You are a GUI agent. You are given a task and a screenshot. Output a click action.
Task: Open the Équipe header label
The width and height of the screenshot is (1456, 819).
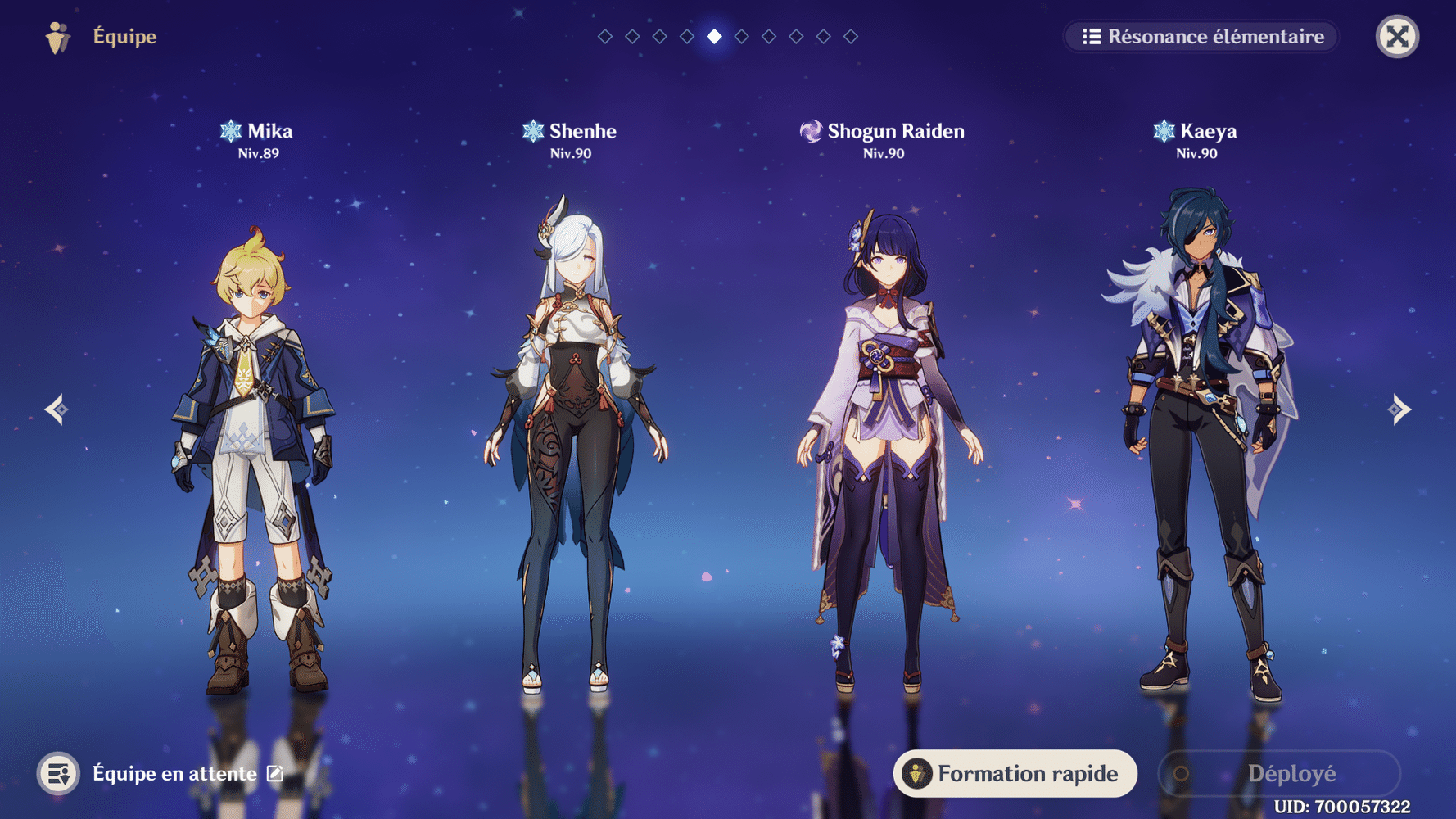pos(126,36)
